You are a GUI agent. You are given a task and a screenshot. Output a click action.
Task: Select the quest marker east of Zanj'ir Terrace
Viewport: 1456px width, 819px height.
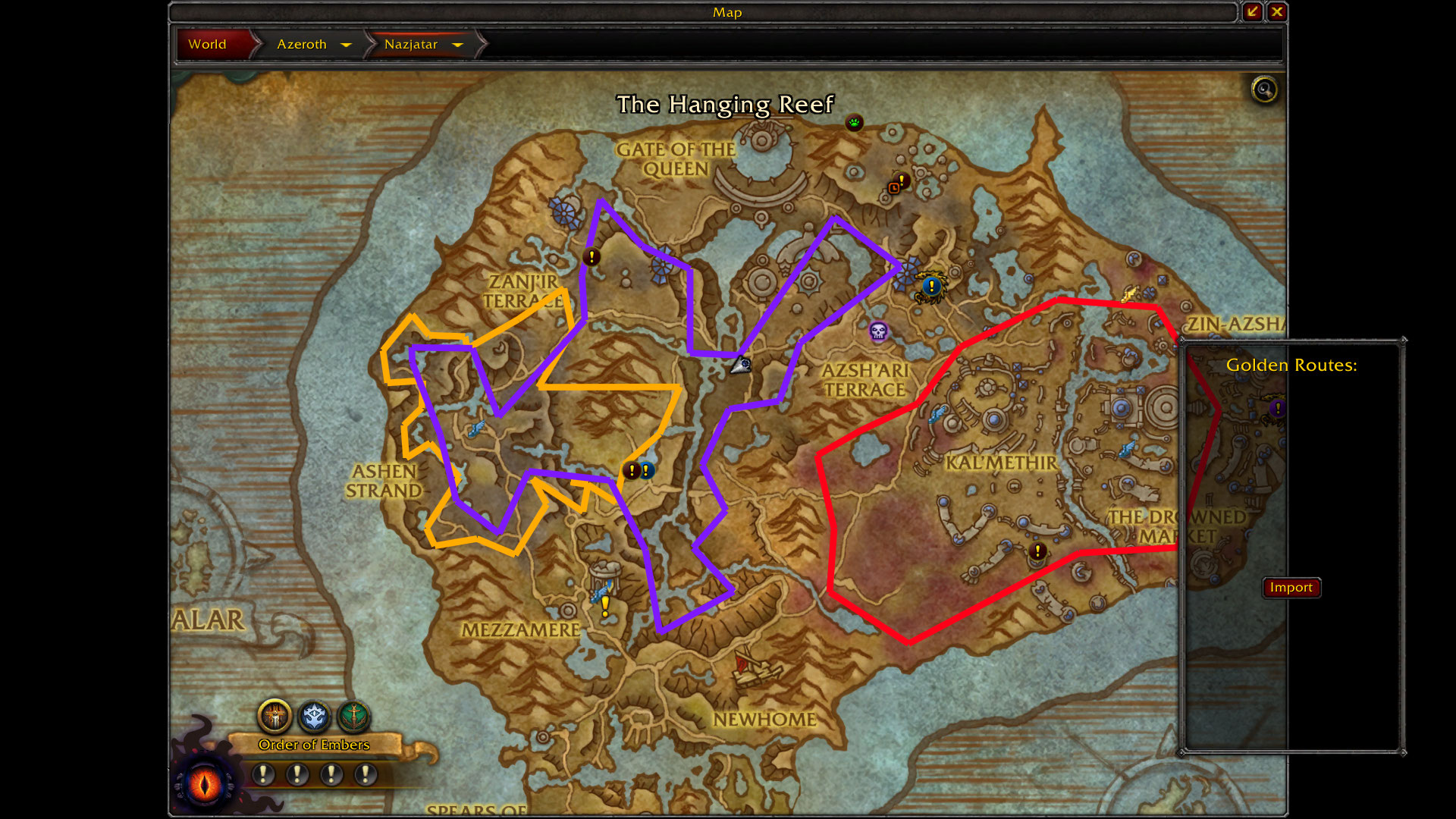click(x=591, y=257)
